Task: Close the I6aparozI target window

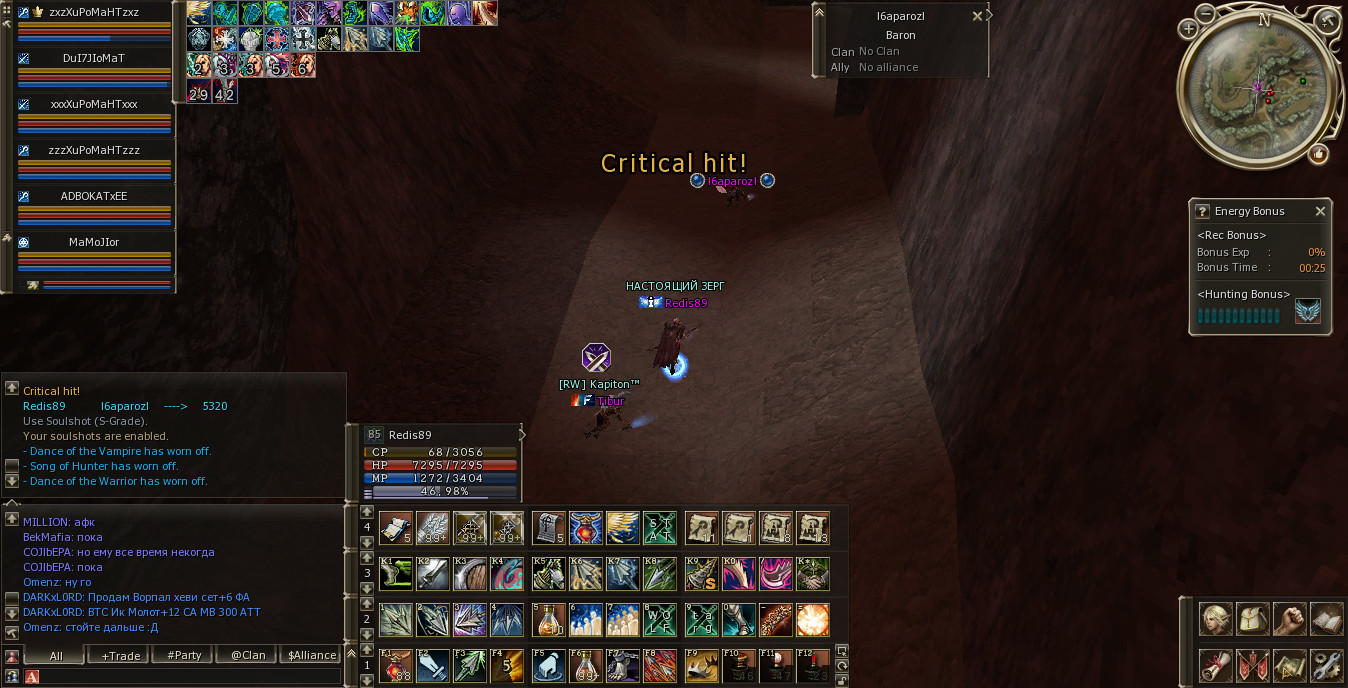Action: point(977,16)
